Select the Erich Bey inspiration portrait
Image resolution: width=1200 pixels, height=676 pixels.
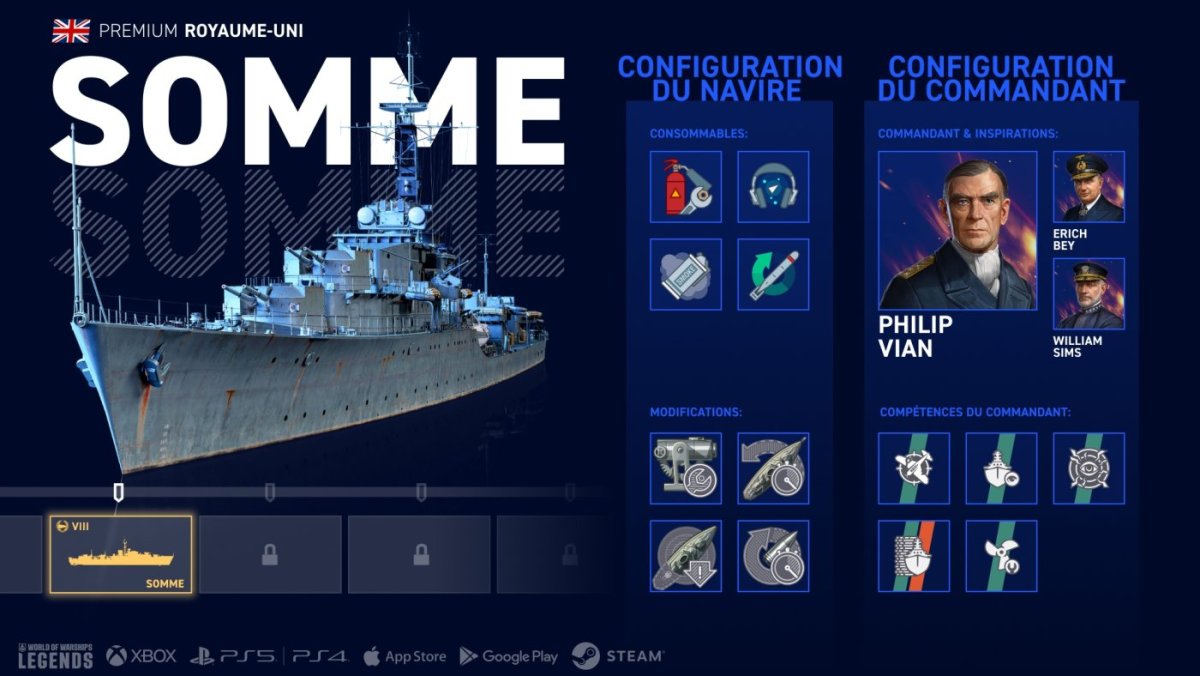[1089, 187]
